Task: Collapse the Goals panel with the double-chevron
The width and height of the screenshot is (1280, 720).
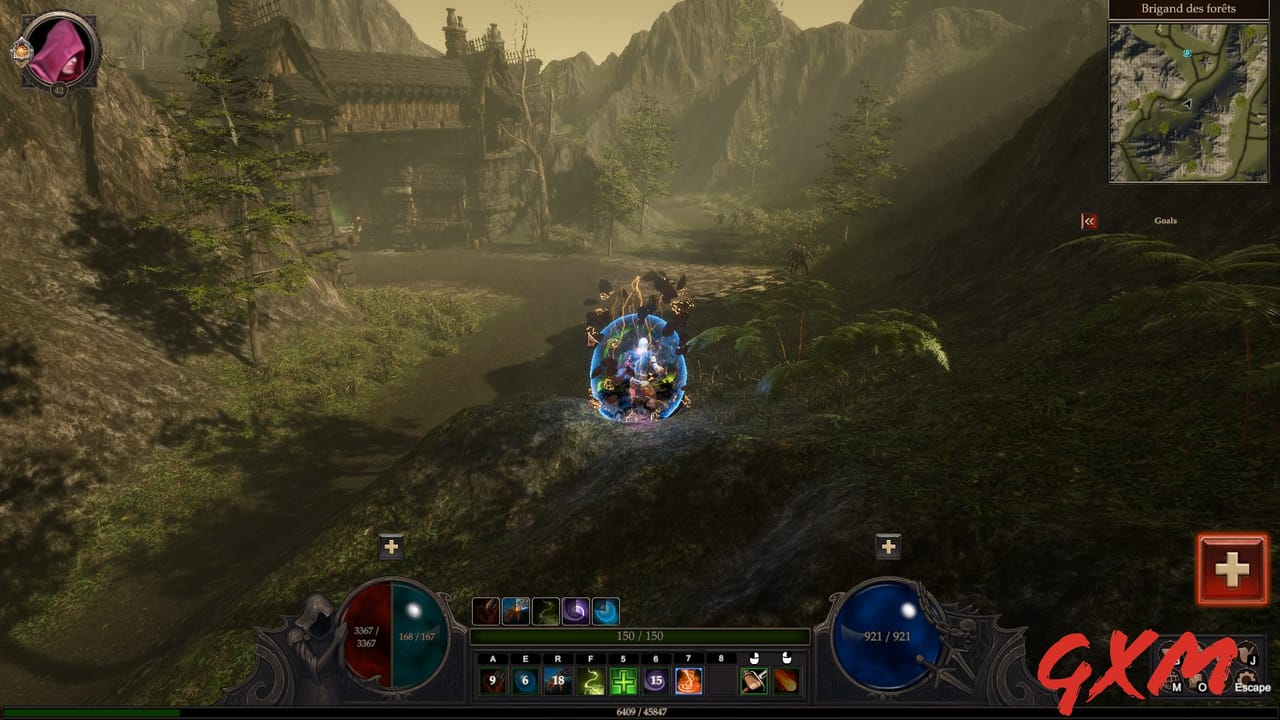Action: (x=1088, y=220)
